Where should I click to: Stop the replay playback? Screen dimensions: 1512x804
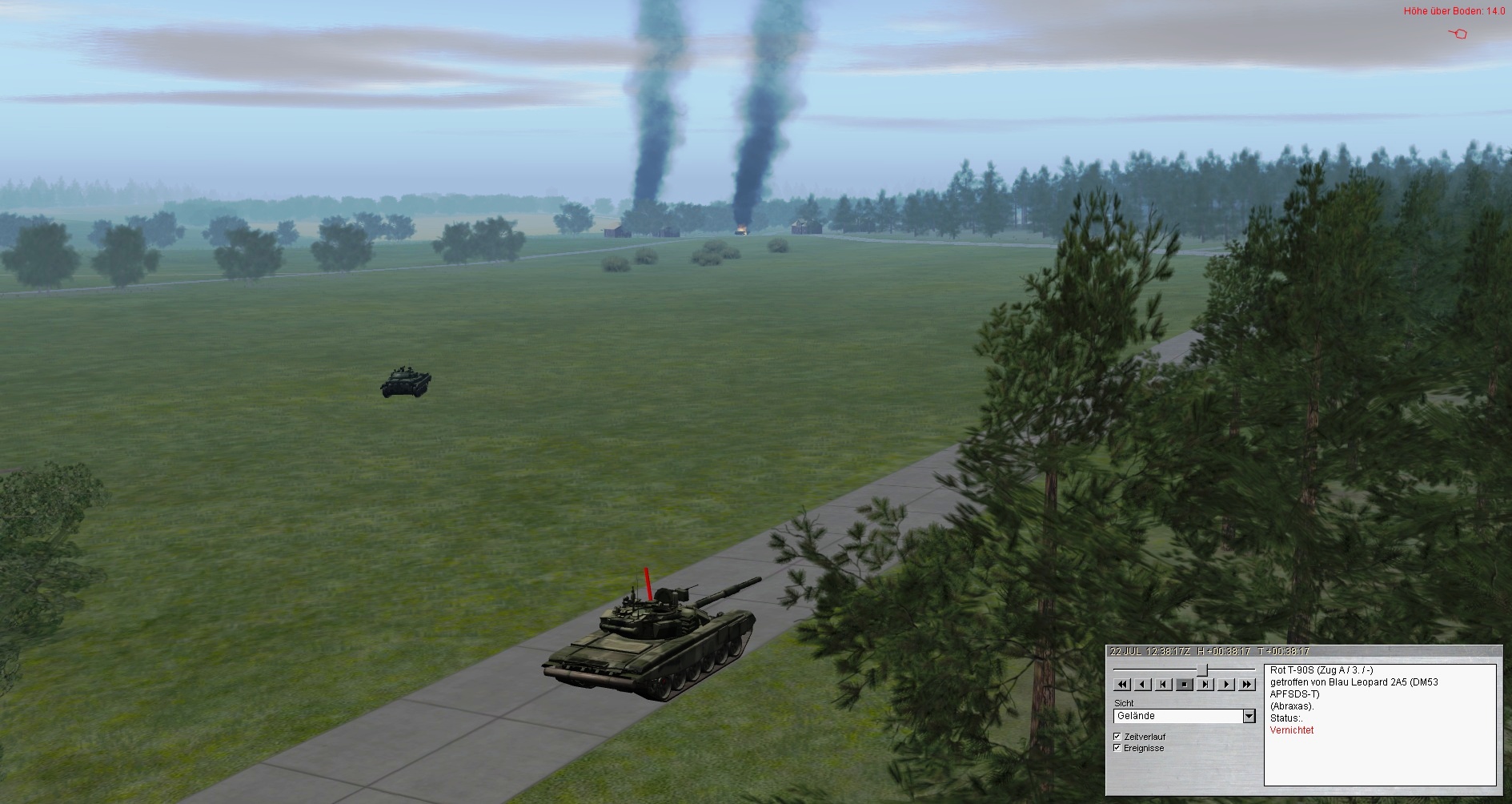click(1185, 685)
